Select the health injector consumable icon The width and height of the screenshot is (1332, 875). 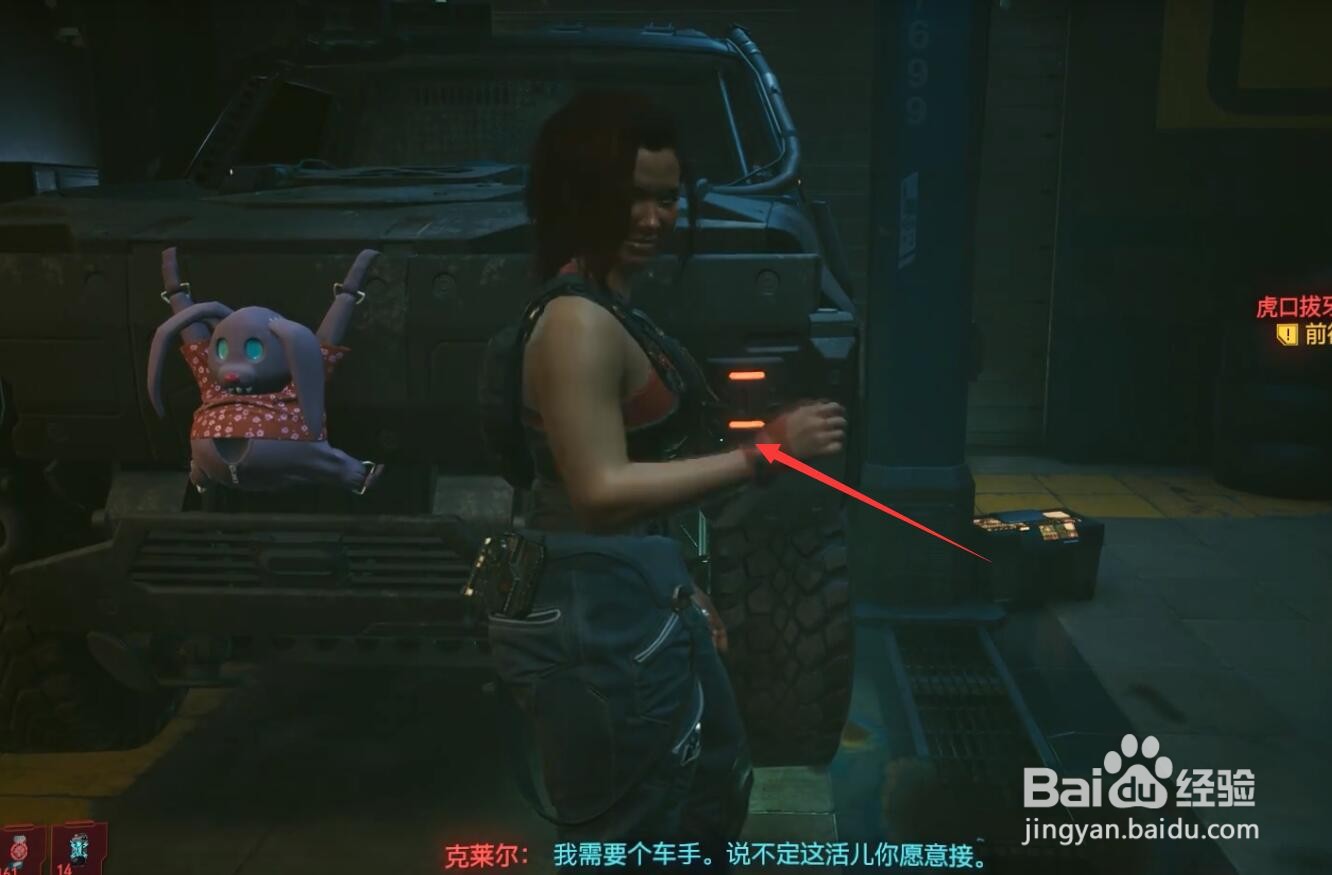coord(18,848)
